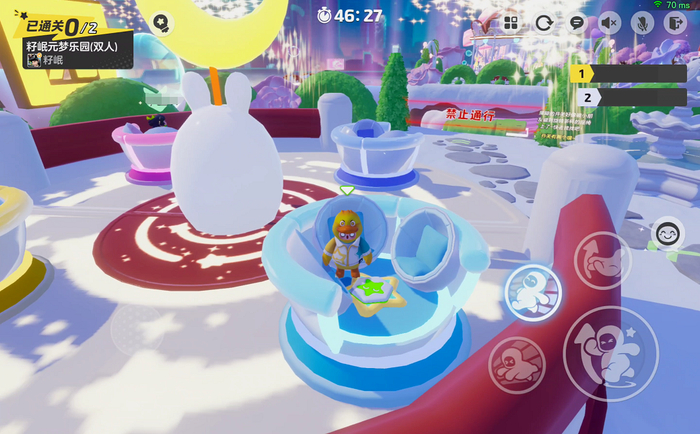The image size is (700, 434).
Task: Open the chat bubble icon
Action: pos(576,23)
